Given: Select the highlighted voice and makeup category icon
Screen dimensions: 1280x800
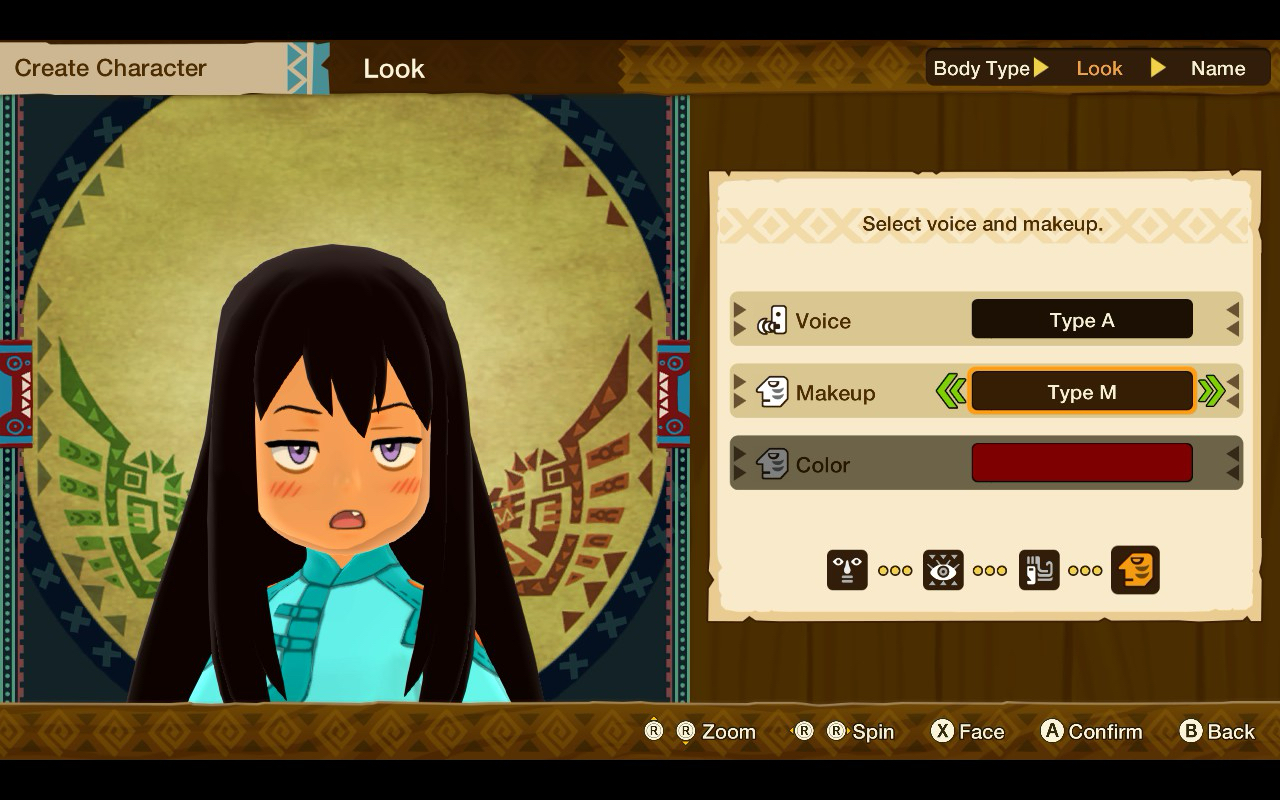Looking at the screenshot, I should [1135, 570].
